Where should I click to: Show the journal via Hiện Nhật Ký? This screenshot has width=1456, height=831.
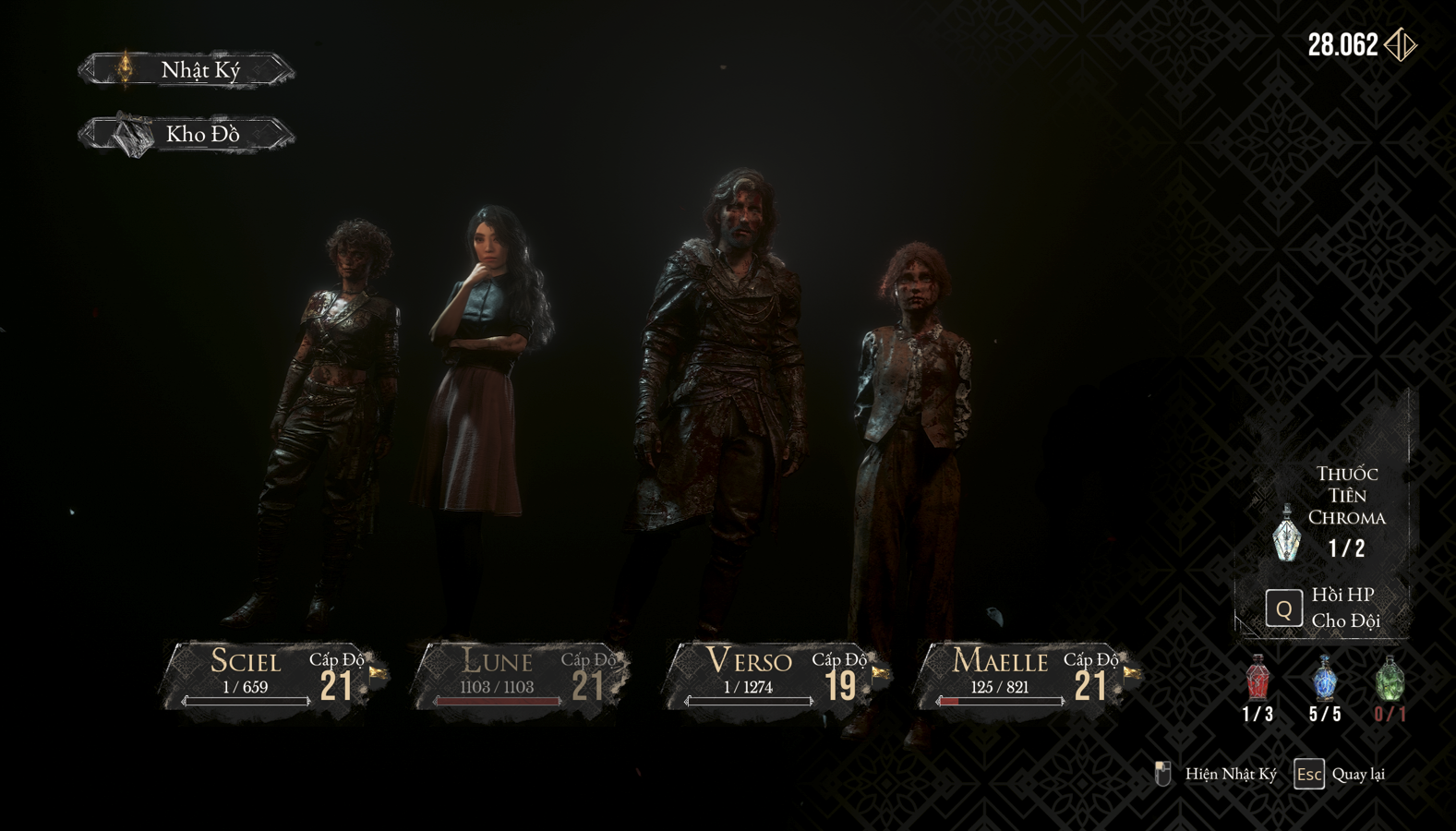tap(1217, 774)
